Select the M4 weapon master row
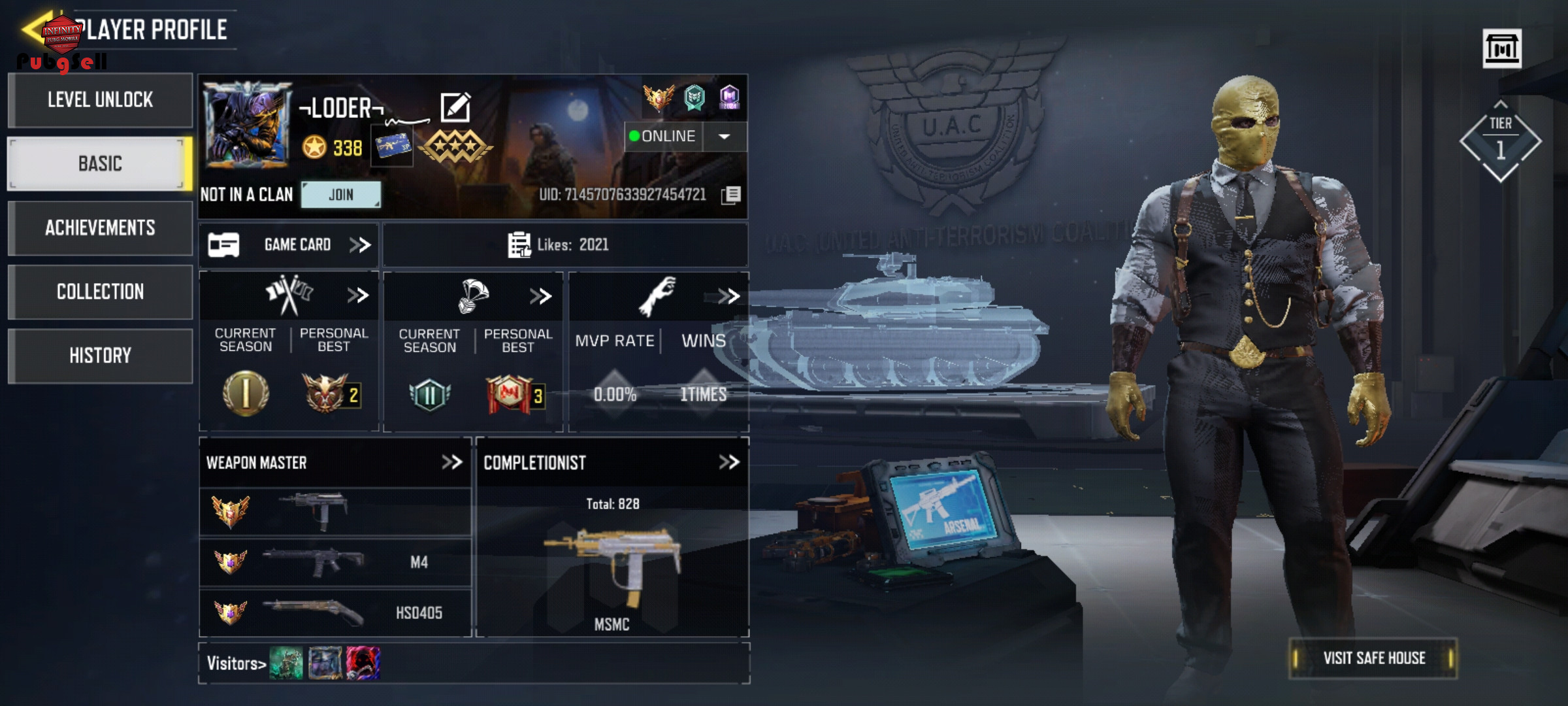This screenshot has width=1568, height=706. (335, 562)
